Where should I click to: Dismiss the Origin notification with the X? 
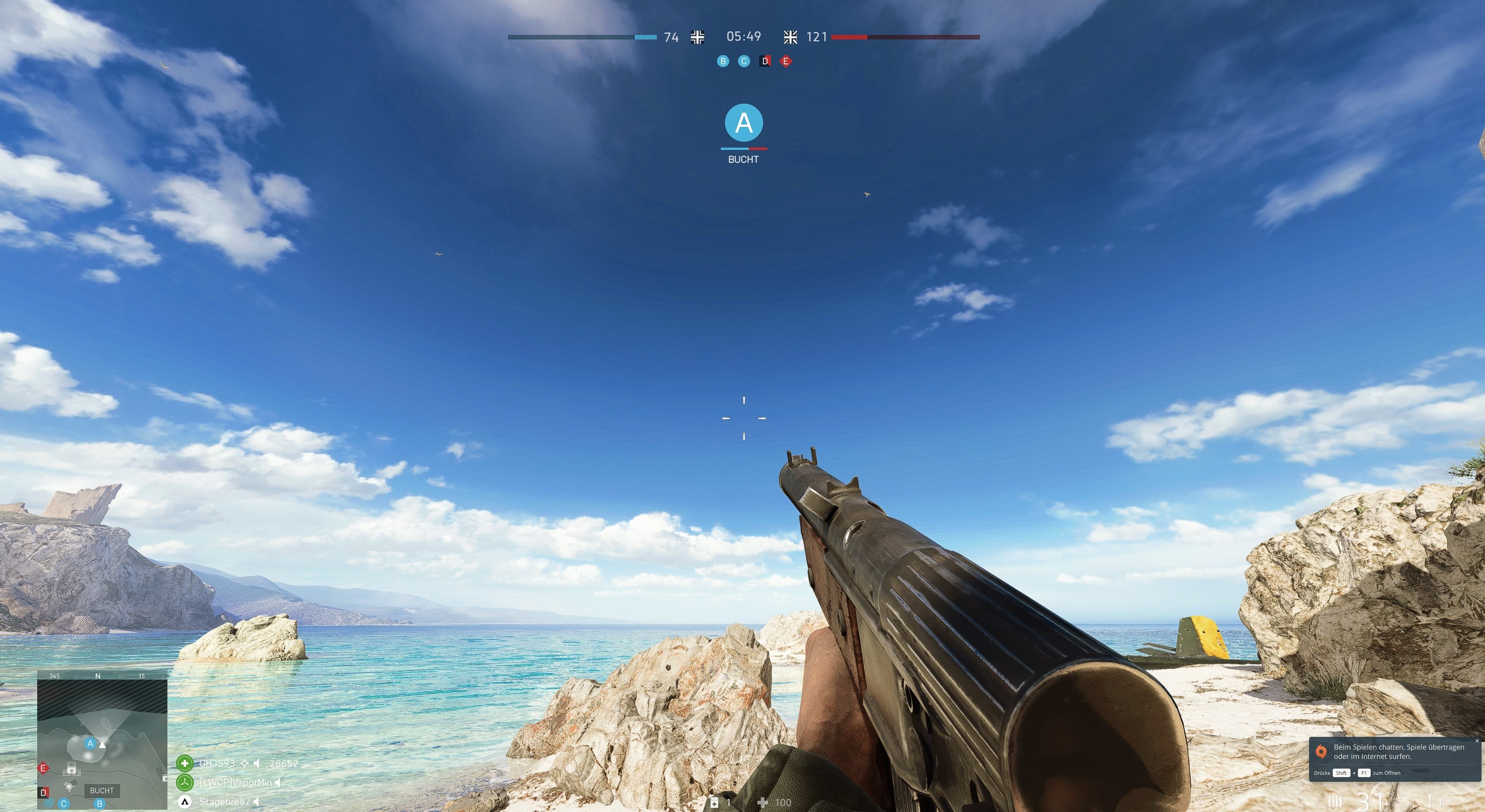[x=1478, y=741]
